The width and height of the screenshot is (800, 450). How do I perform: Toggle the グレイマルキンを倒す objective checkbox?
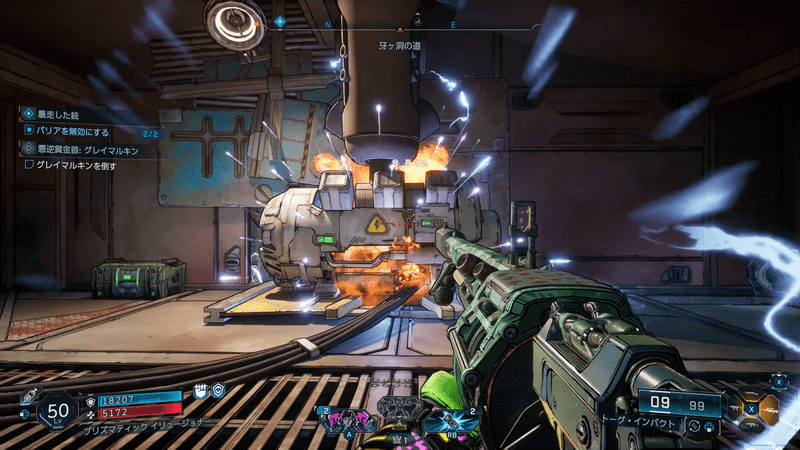[x=30, y=165]
